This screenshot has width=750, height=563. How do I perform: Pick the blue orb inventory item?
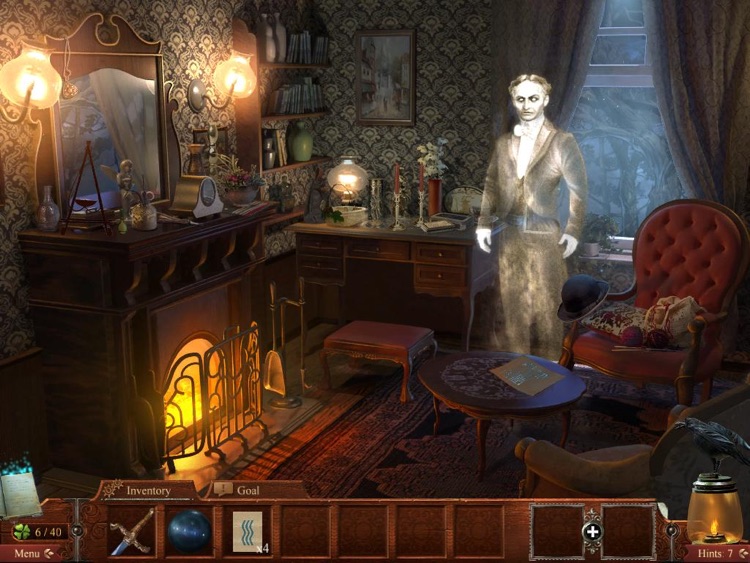click(189, 530)
